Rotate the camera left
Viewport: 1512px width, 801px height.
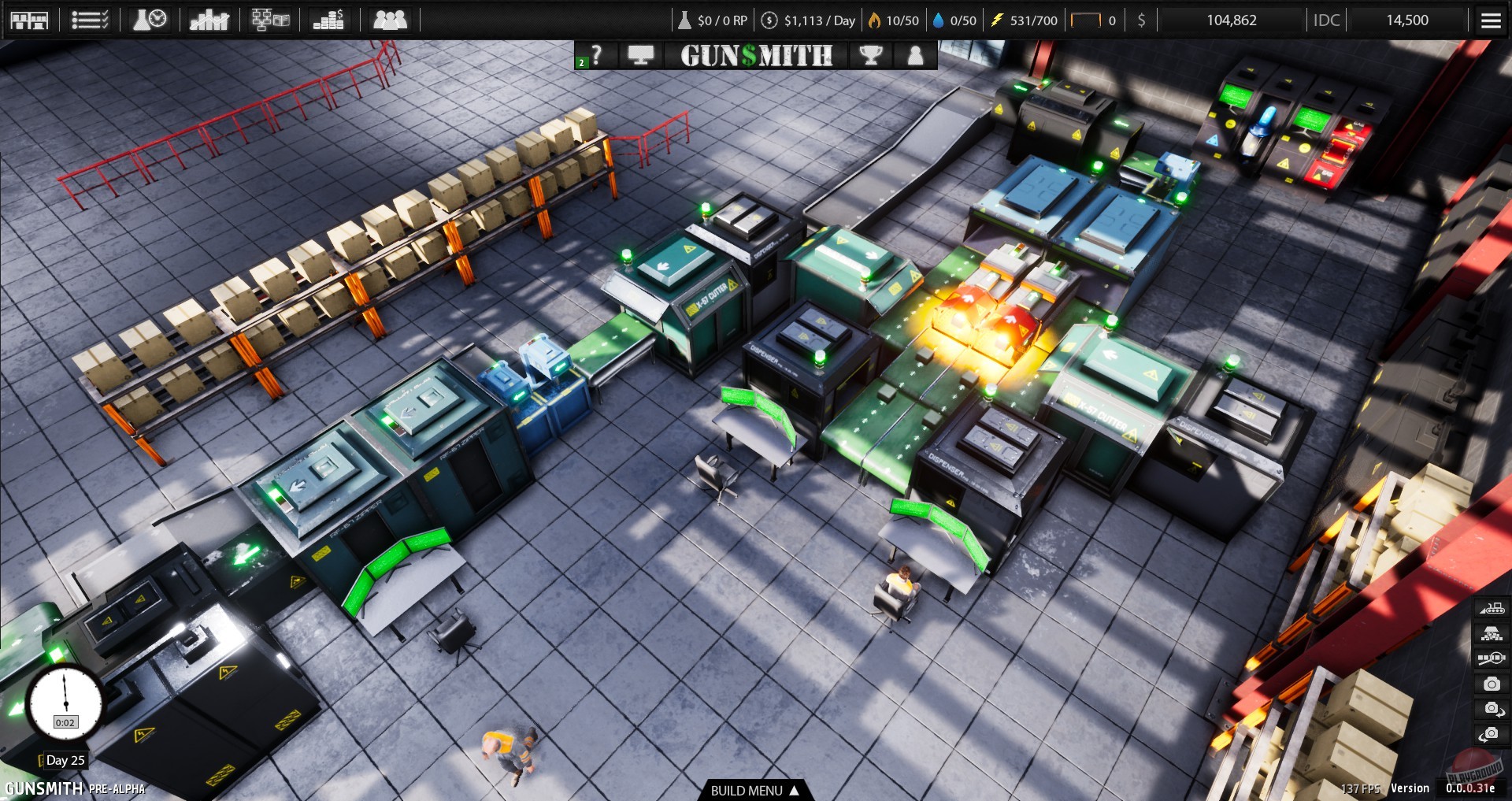[1492, 732]
